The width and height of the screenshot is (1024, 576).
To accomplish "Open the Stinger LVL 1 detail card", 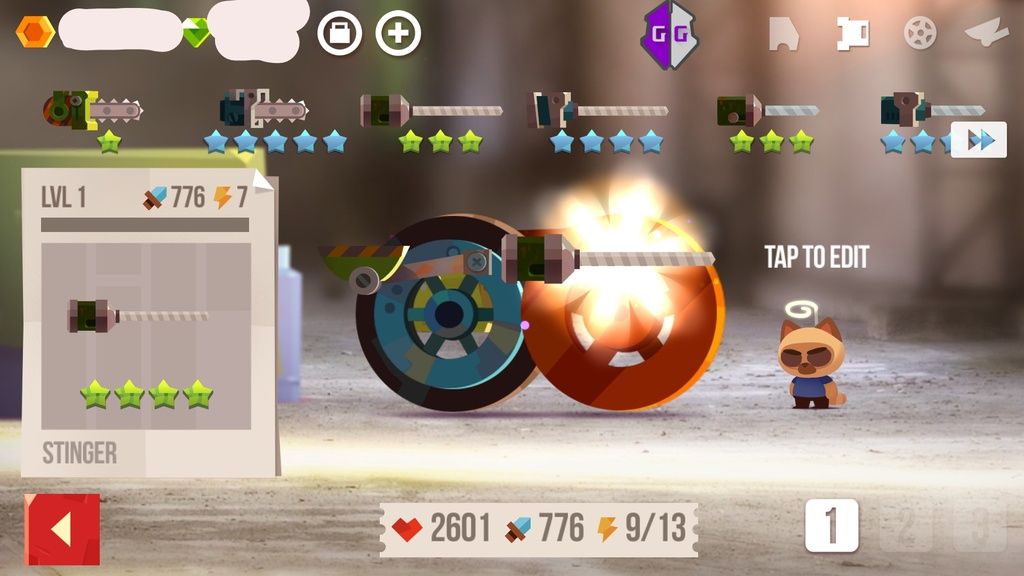I will tap(146, 322).
